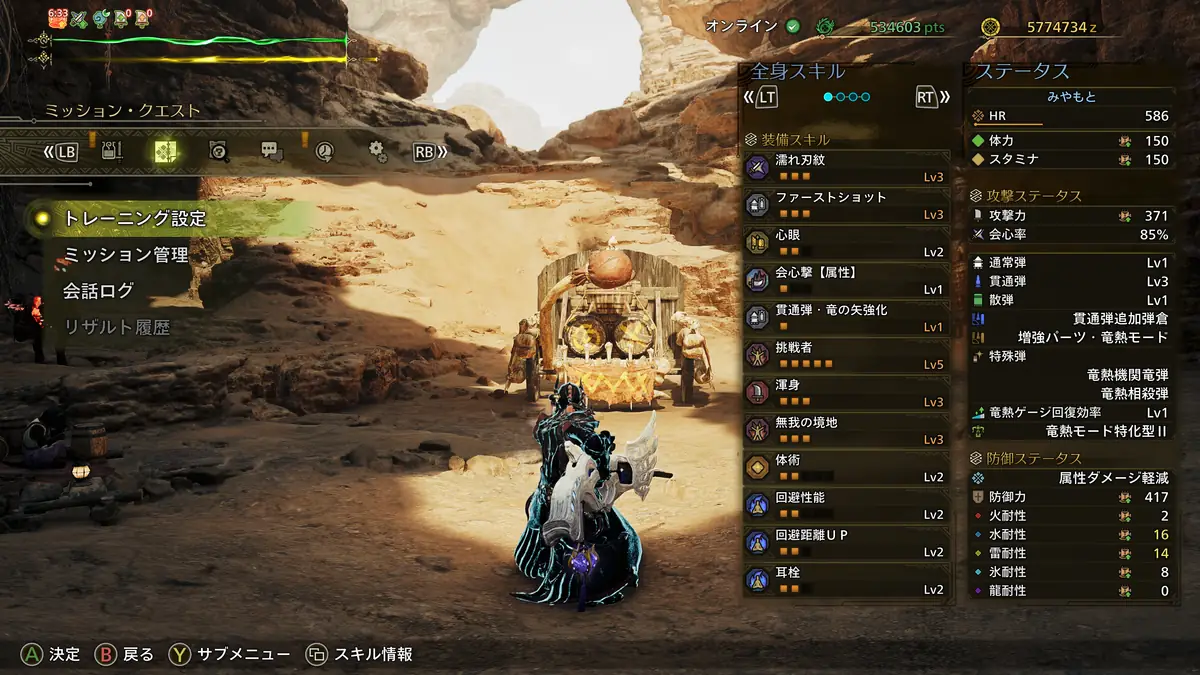This screenshot has width=1200, height=675.
Task: Open the clock history tab
Action: tap(324, 152)
